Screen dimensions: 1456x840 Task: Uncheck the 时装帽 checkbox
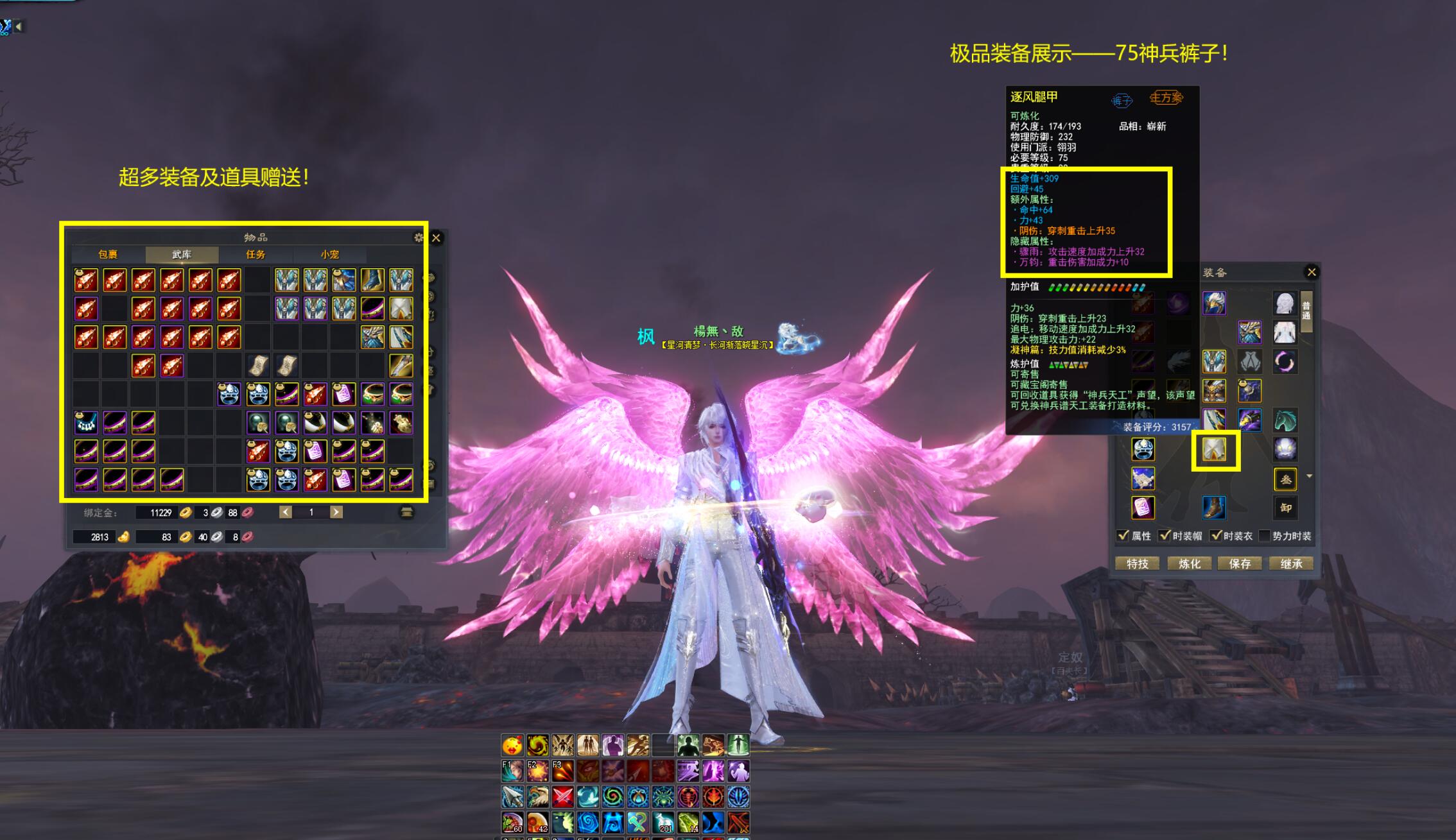pyautogui.click(x=1165, y=536)
